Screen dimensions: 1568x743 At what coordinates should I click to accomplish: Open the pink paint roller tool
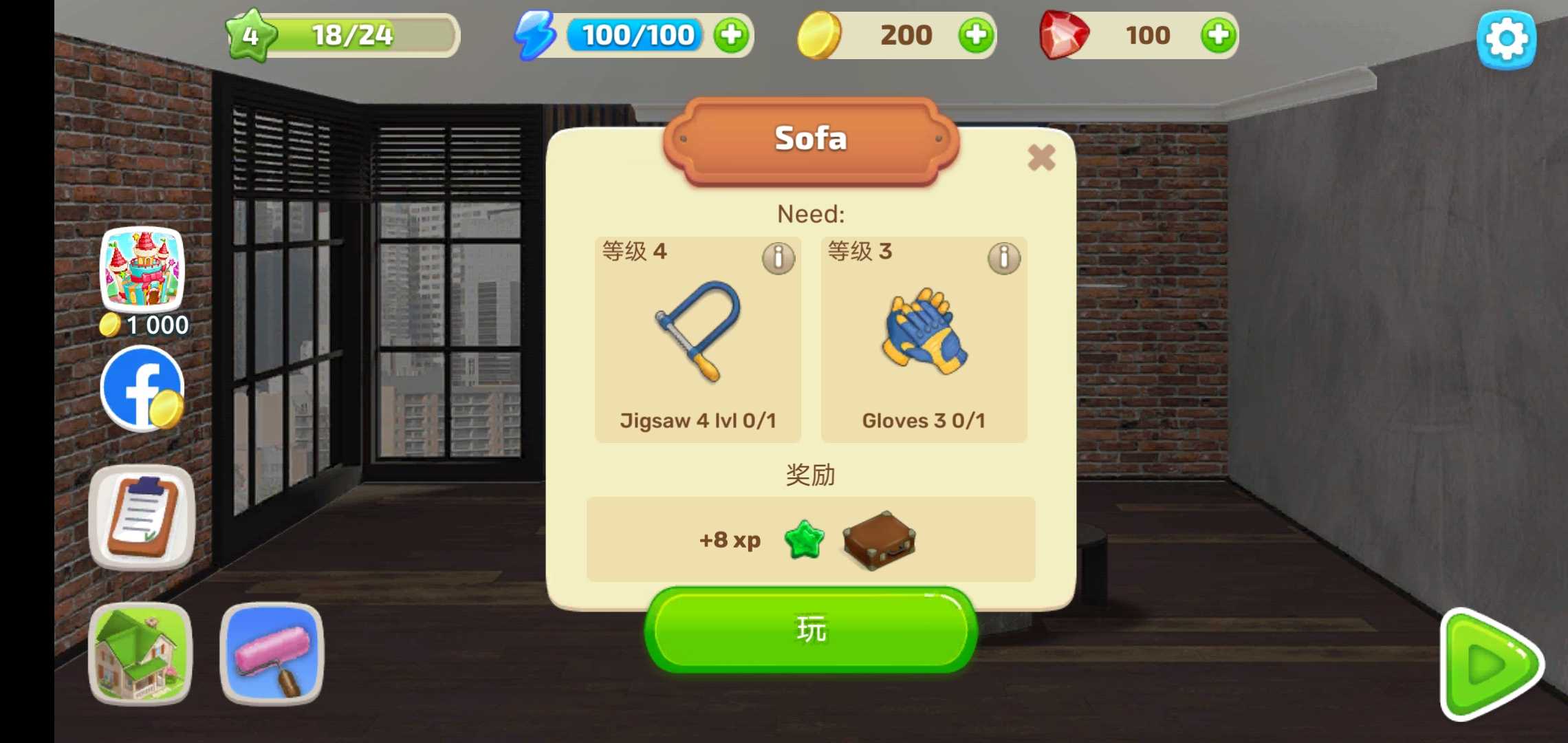(x=270, y=652)
